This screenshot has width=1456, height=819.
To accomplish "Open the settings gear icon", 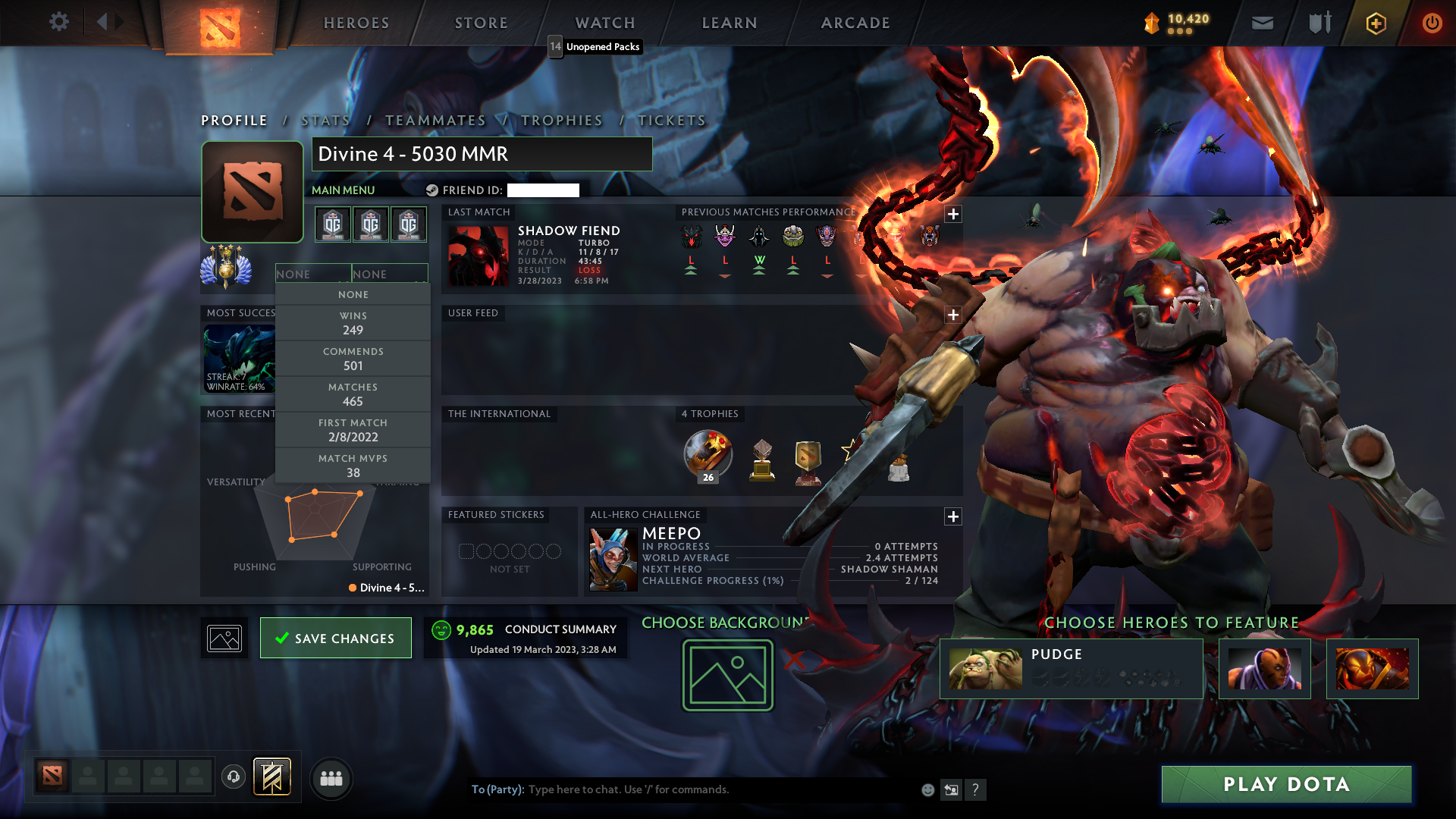I will 59,22.
